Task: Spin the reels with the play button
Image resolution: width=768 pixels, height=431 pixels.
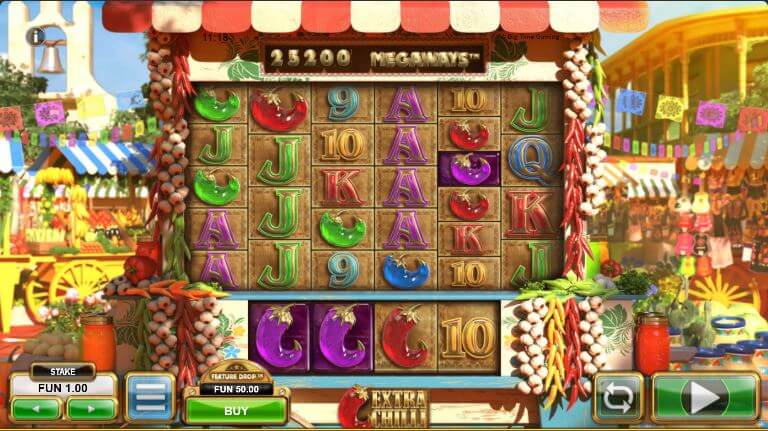Action: (x=706, y=398)
